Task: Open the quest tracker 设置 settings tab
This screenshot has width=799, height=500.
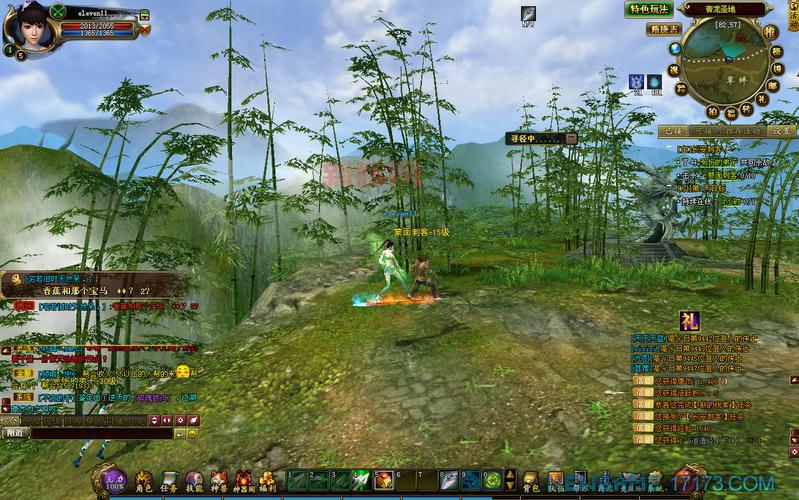Action: point(781,131)
